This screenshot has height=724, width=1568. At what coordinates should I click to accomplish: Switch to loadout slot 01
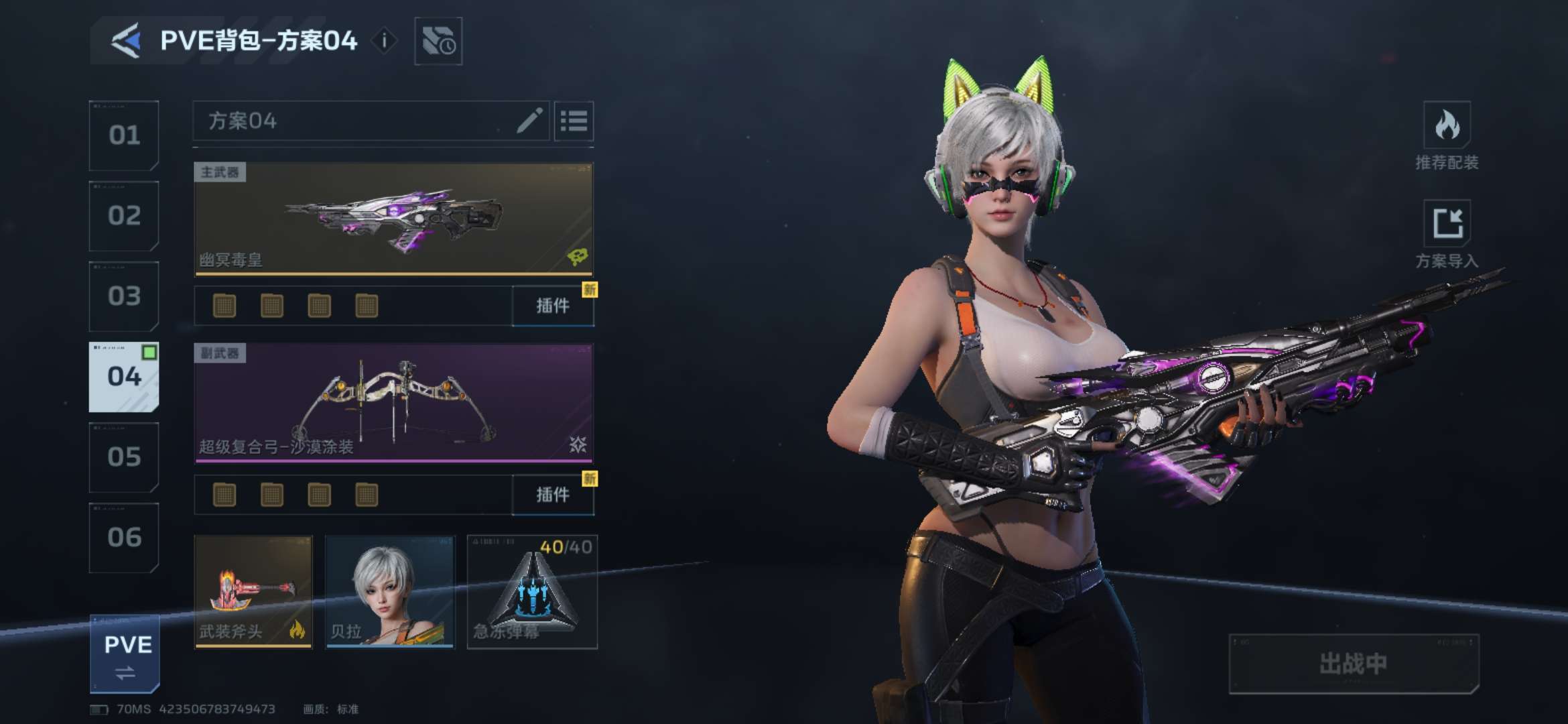pos(124,135)
